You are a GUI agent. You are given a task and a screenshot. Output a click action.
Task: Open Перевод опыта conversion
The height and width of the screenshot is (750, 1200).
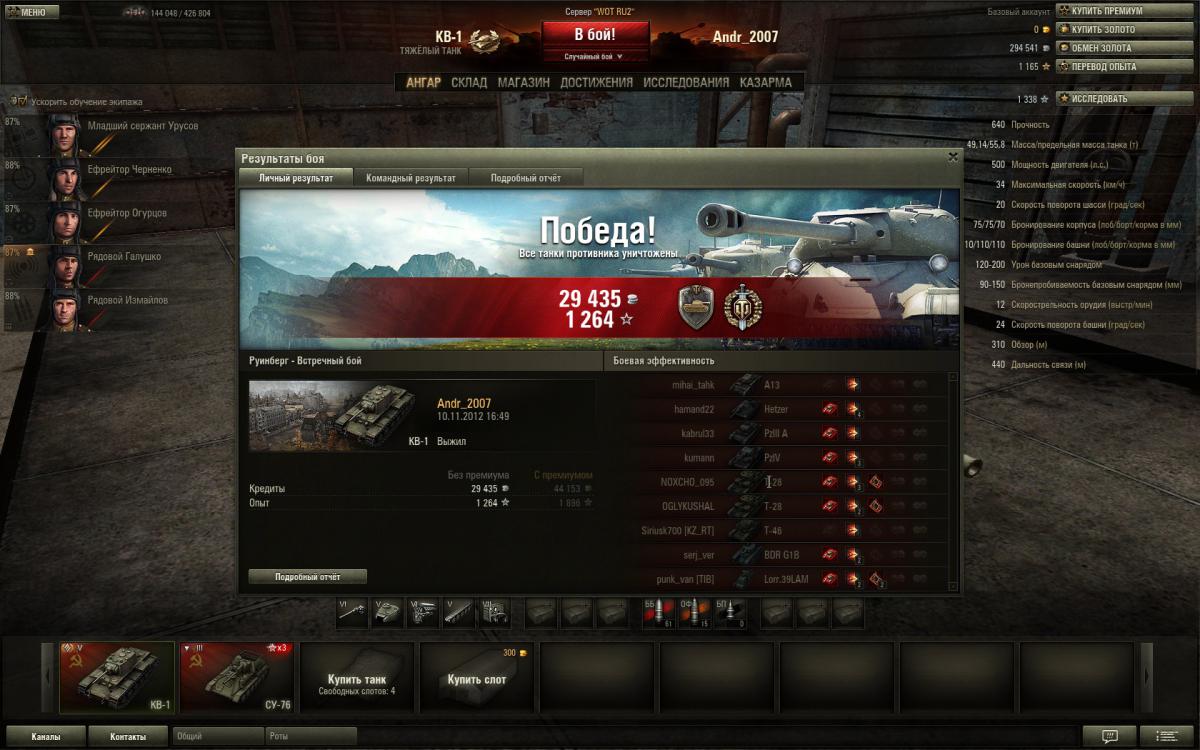click(1103, 66)
